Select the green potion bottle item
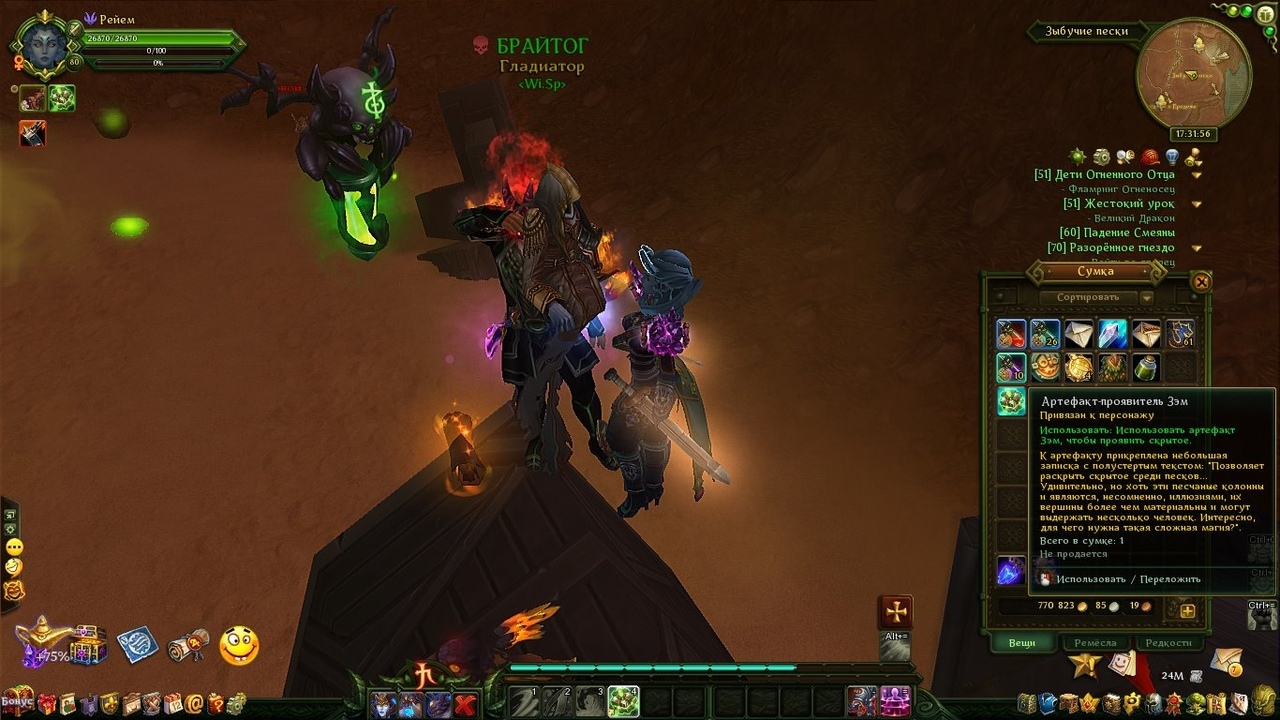The image size is (1280, 720). (x=1146, y=368)
